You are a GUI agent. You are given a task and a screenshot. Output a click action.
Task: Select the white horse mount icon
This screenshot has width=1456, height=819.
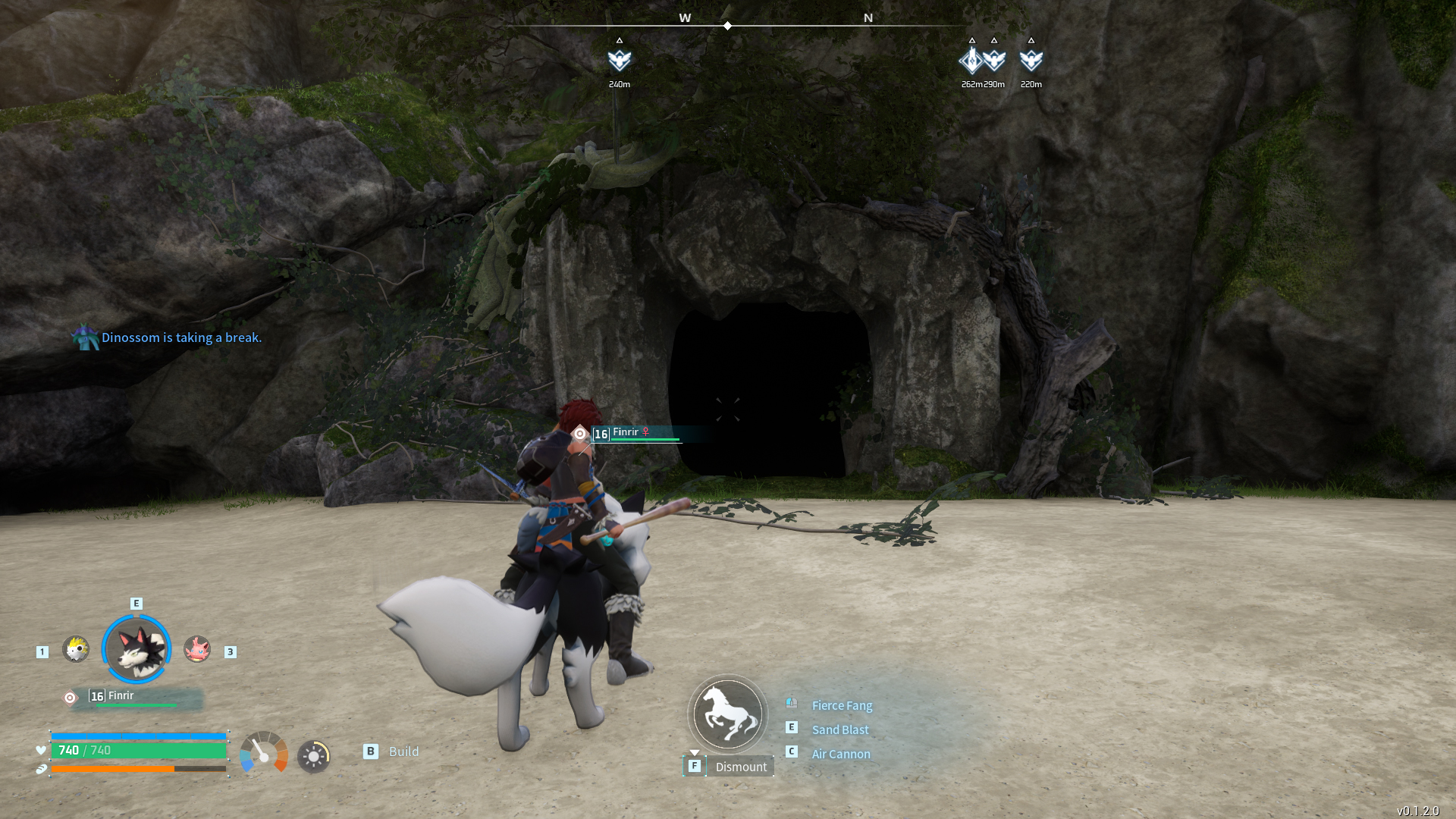728,714
